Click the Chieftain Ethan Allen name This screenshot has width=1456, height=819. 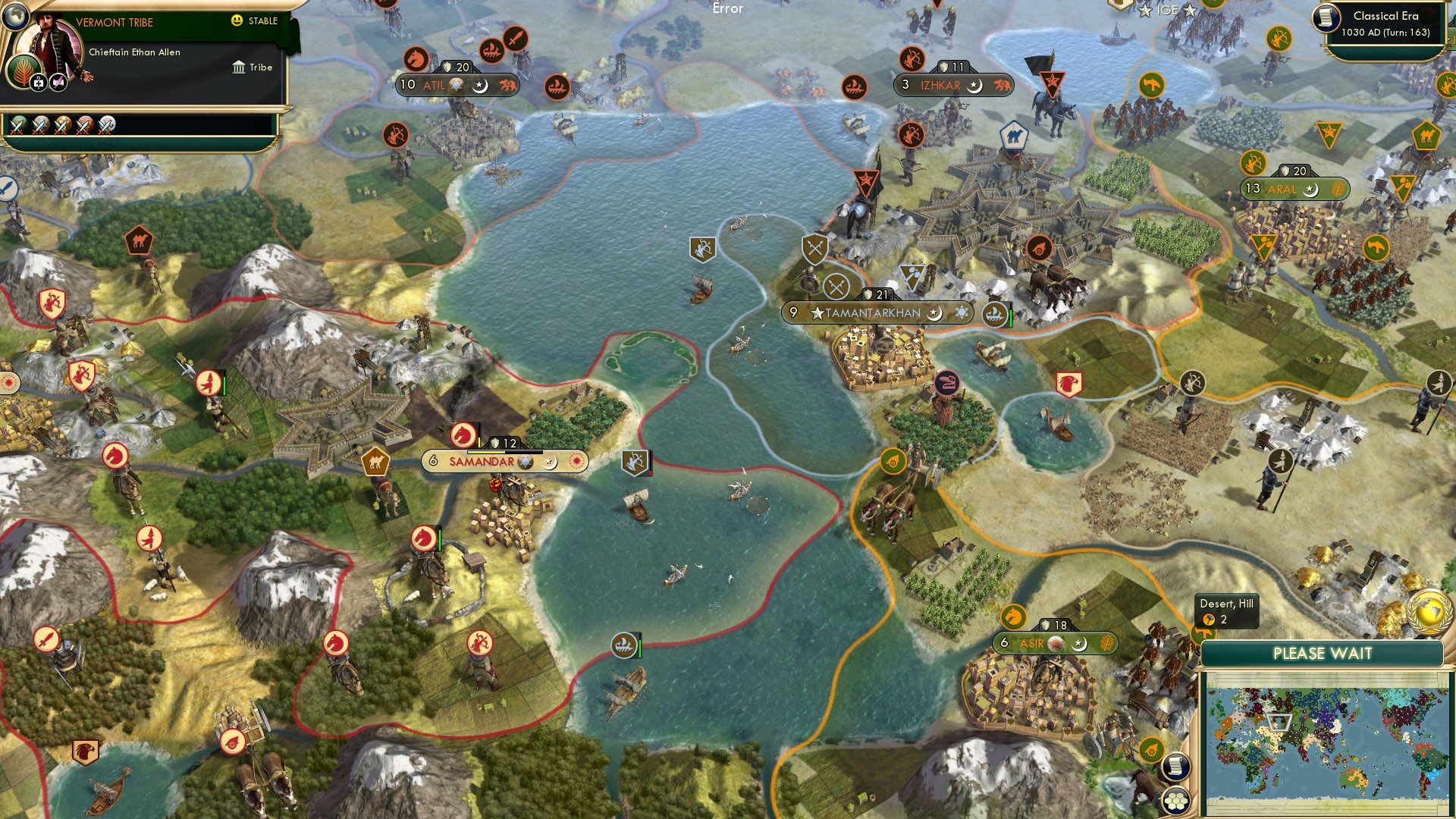click(x=135, y=52)
